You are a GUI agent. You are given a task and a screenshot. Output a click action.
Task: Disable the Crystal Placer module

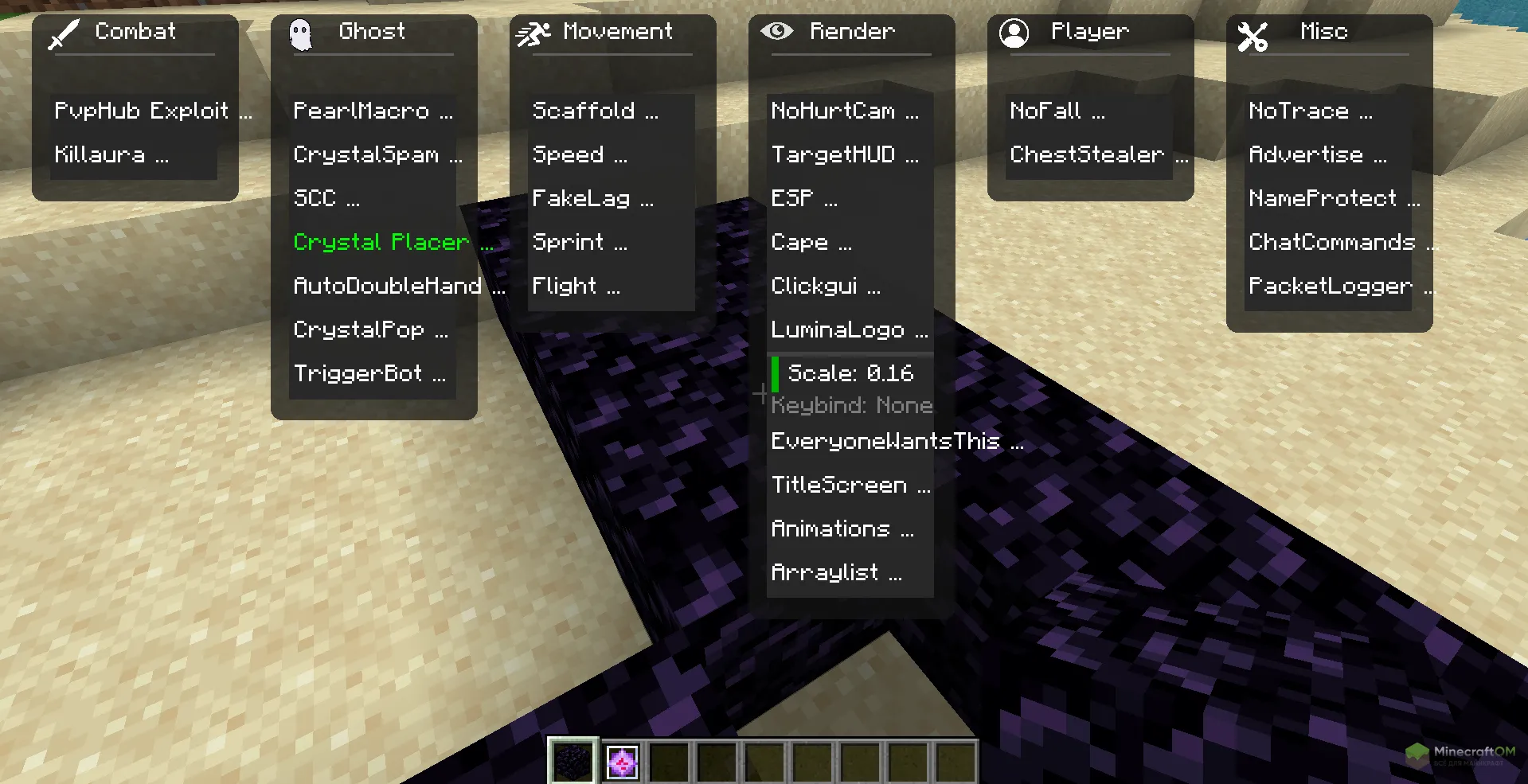pyautogui.click(x=381, y=241)
